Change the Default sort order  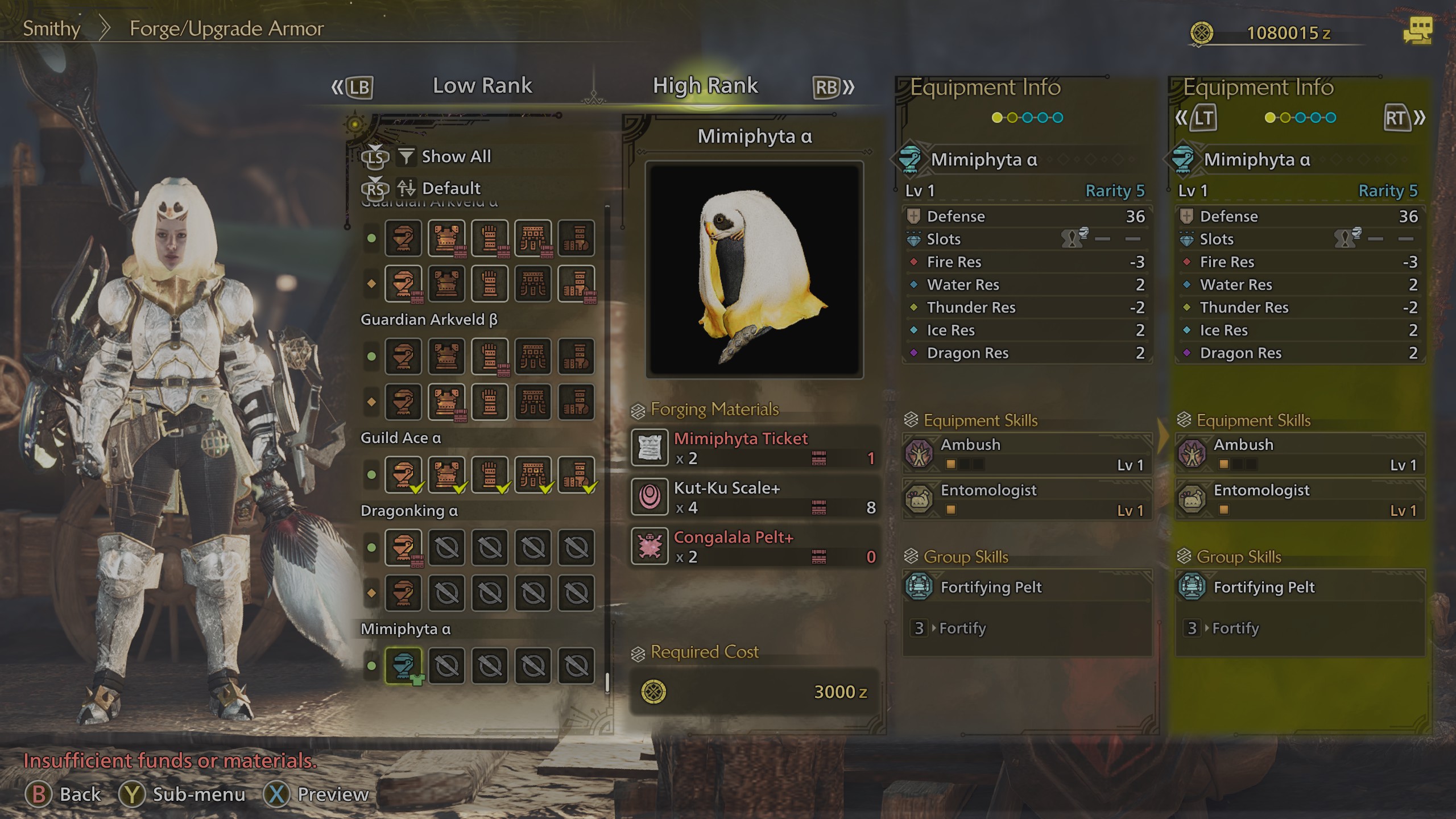click(451, 188)
